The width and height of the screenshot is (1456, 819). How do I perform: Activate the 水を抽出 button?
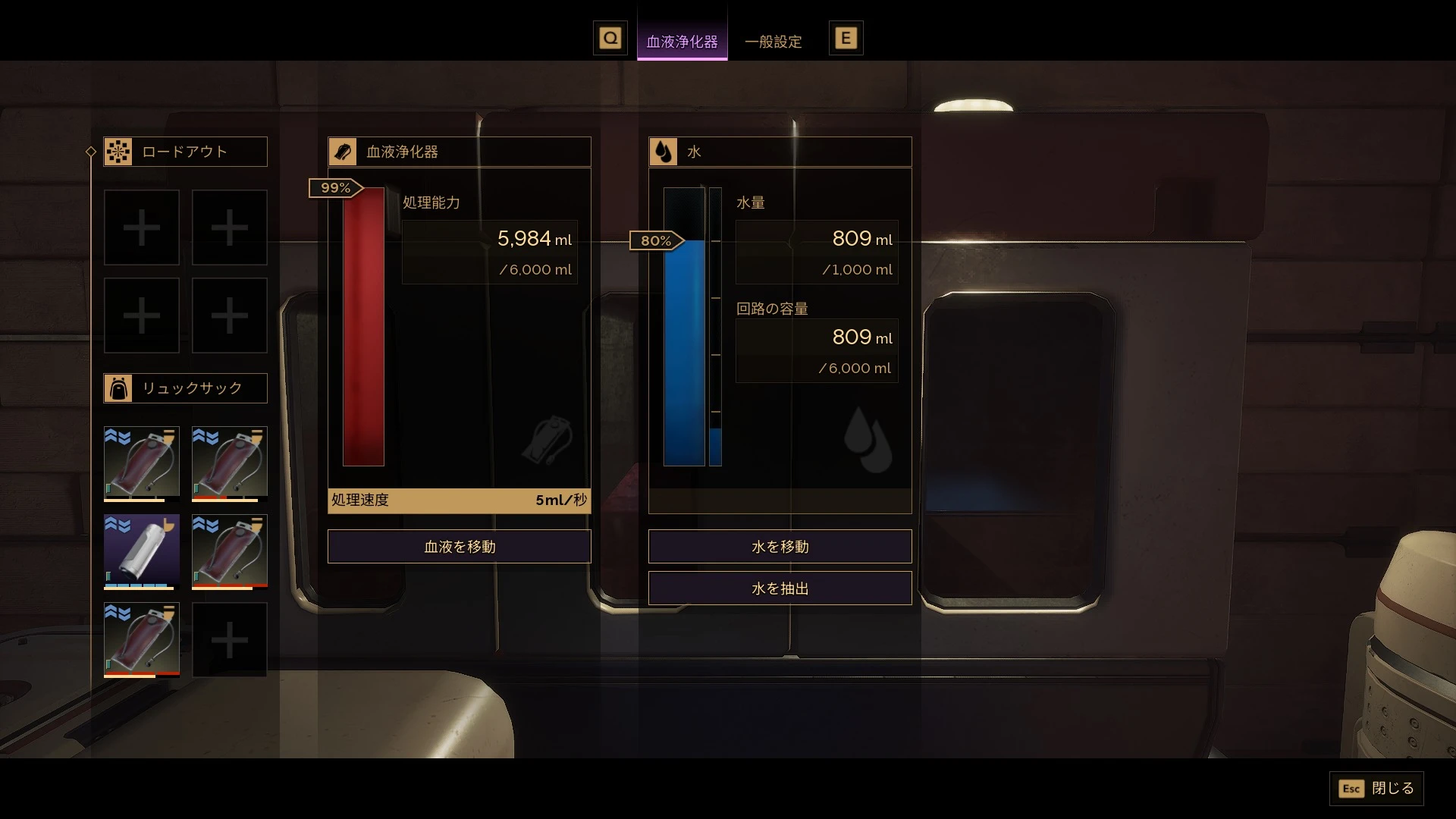pyautogui.click(x=780, y=588)
